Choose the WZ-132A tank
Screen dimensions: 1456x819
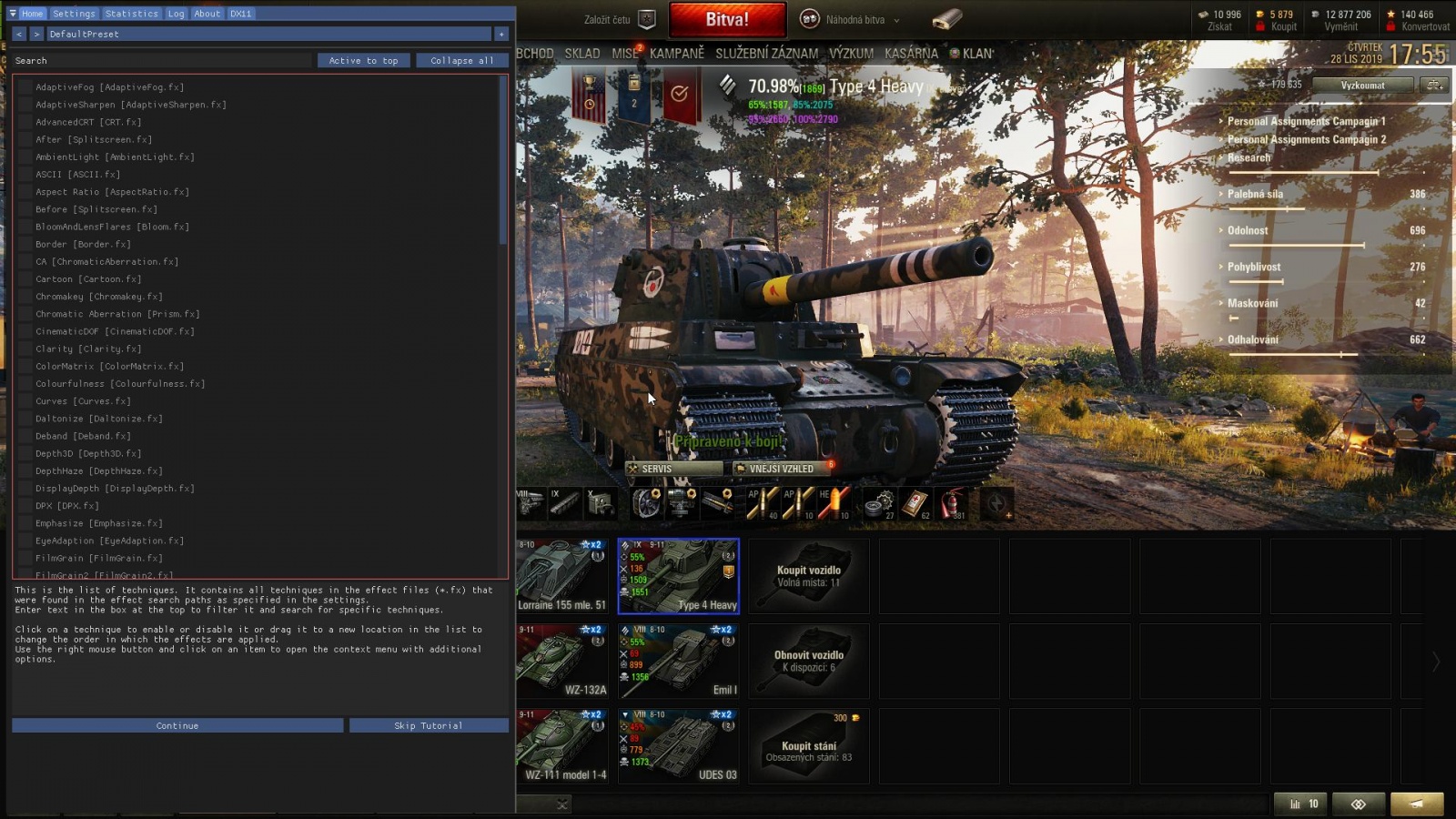click(562, 660)
